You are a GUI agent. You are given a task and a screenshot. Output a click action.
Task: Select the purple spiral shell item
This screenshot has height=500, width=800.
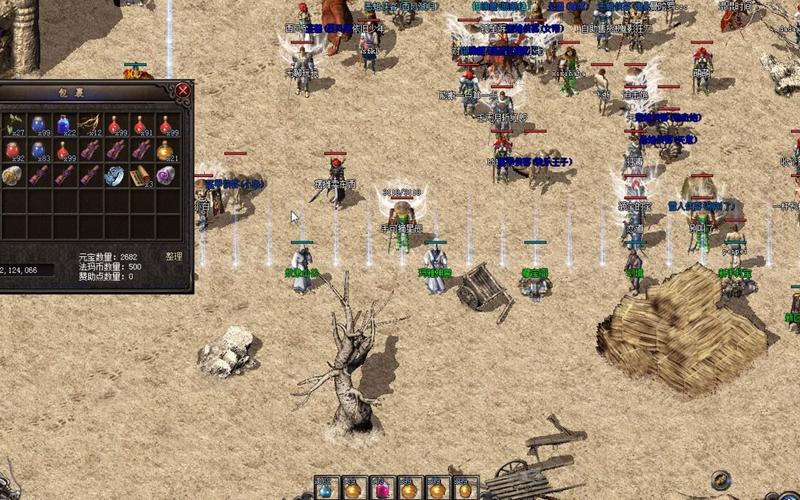[x=166, y=175]
